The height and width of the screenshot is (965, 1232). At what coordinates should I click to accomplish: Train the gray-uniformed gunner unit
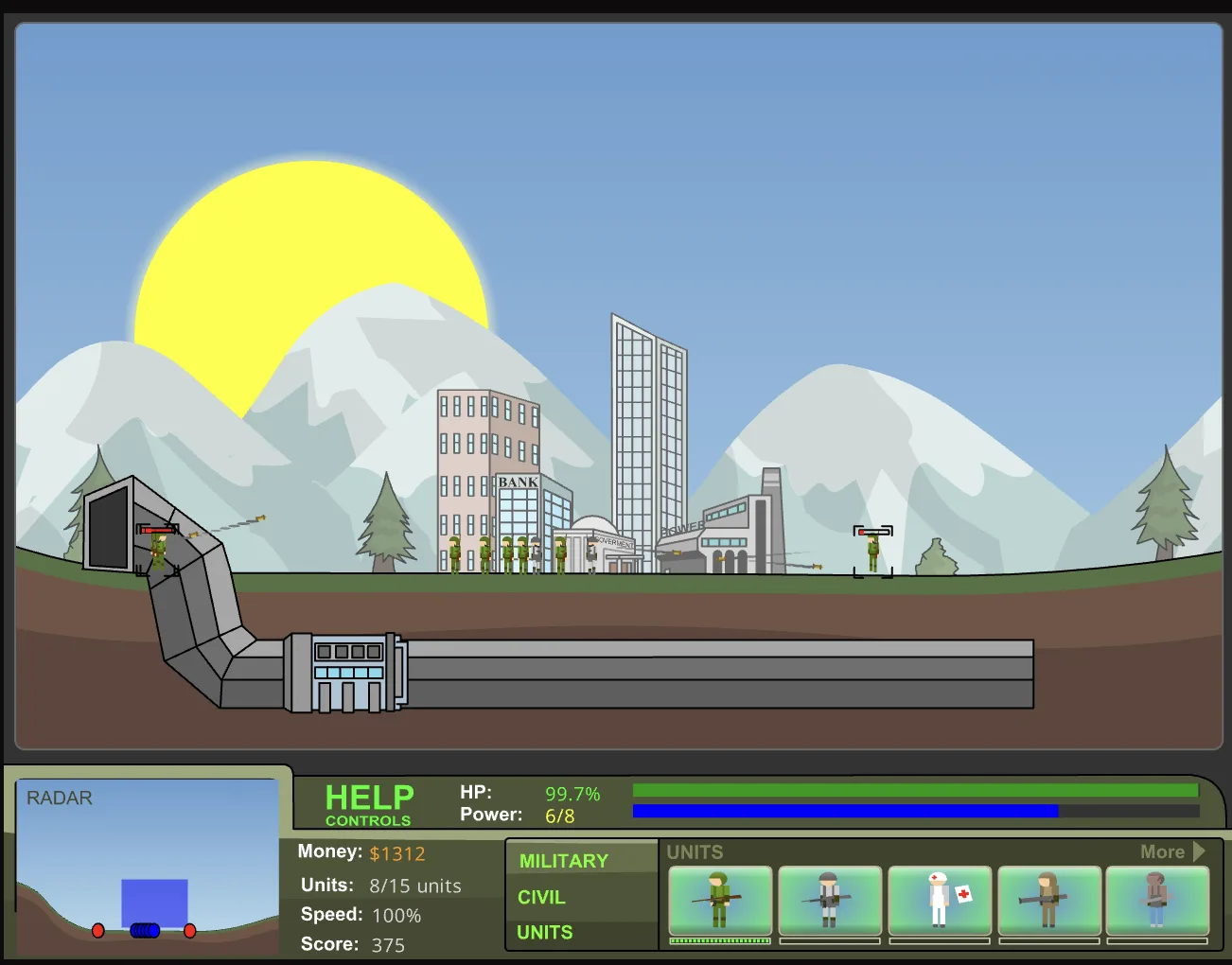(830, 900)
